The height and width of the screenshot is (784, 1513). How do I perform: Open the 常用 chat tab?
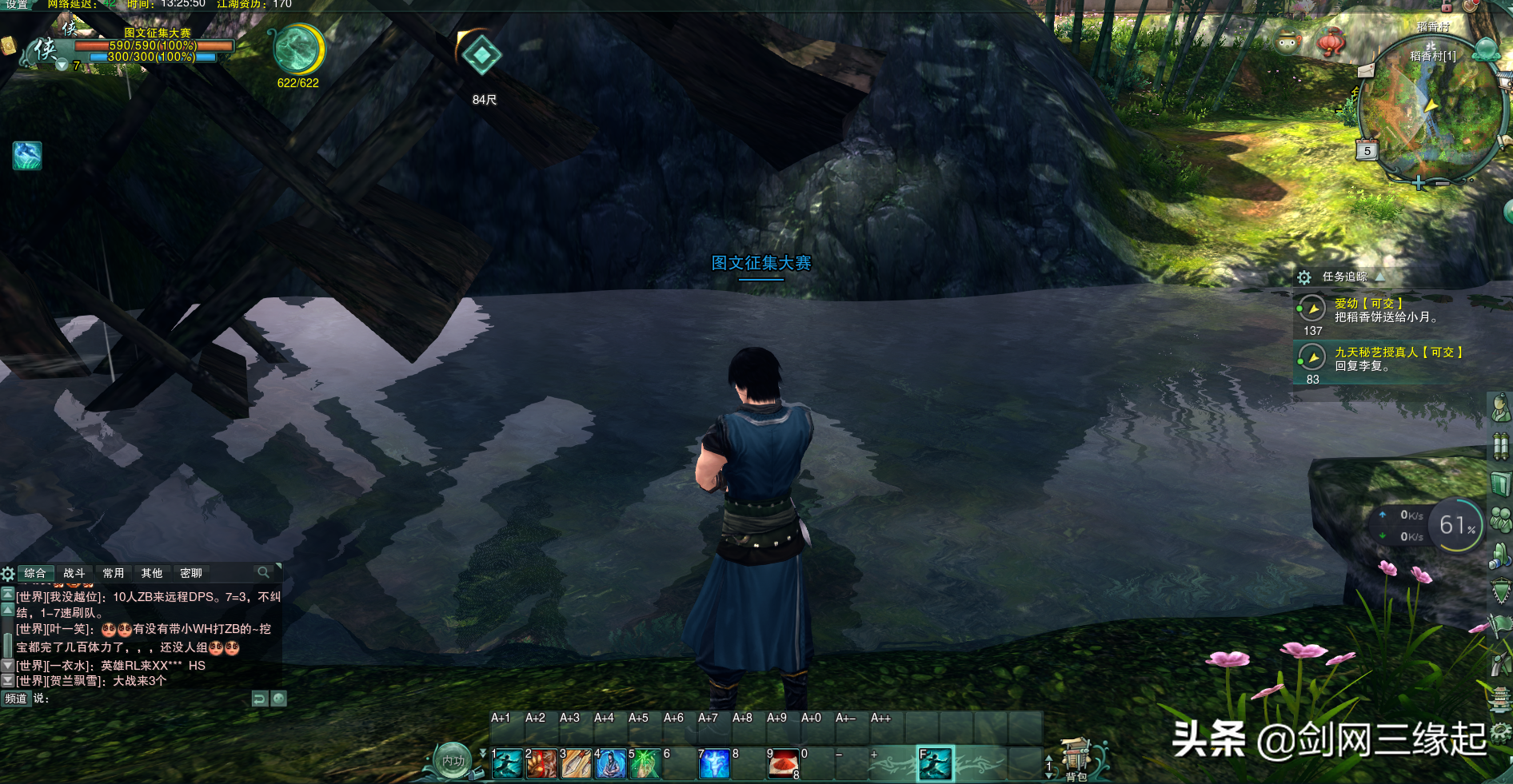click(x=114, y=573)
